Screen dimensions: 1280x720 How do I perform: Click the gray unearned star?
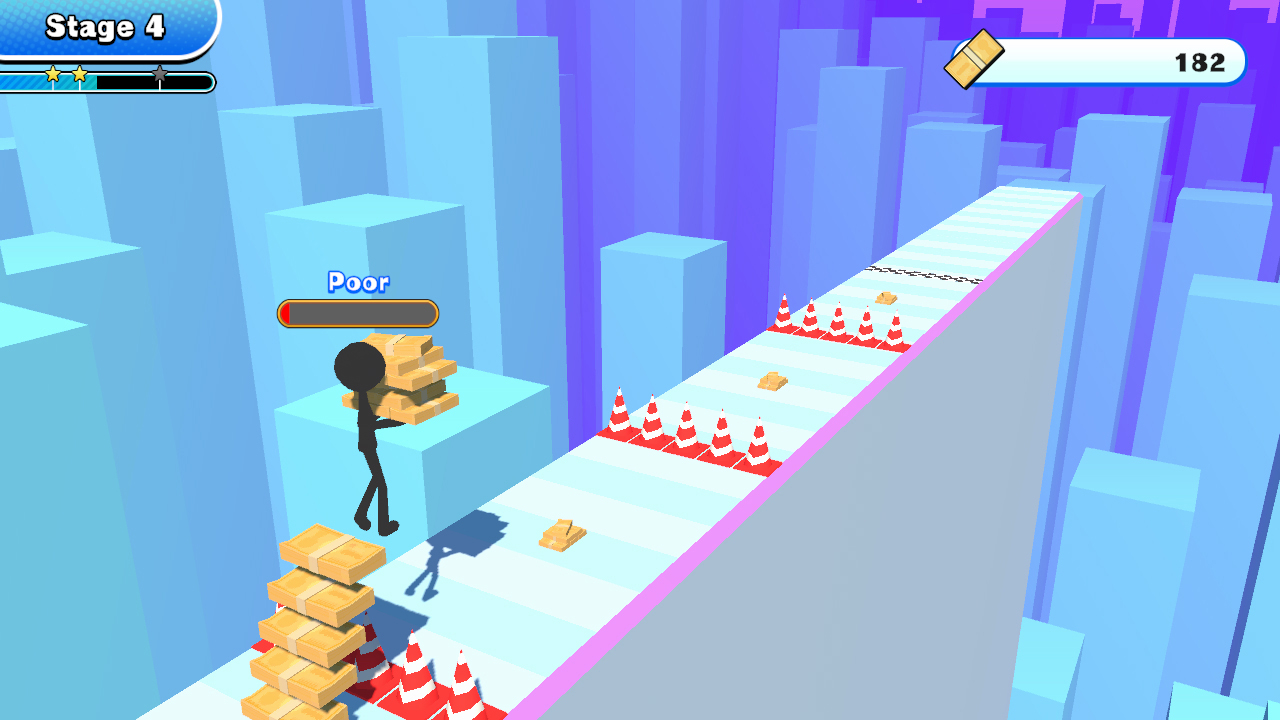(160, 71)
